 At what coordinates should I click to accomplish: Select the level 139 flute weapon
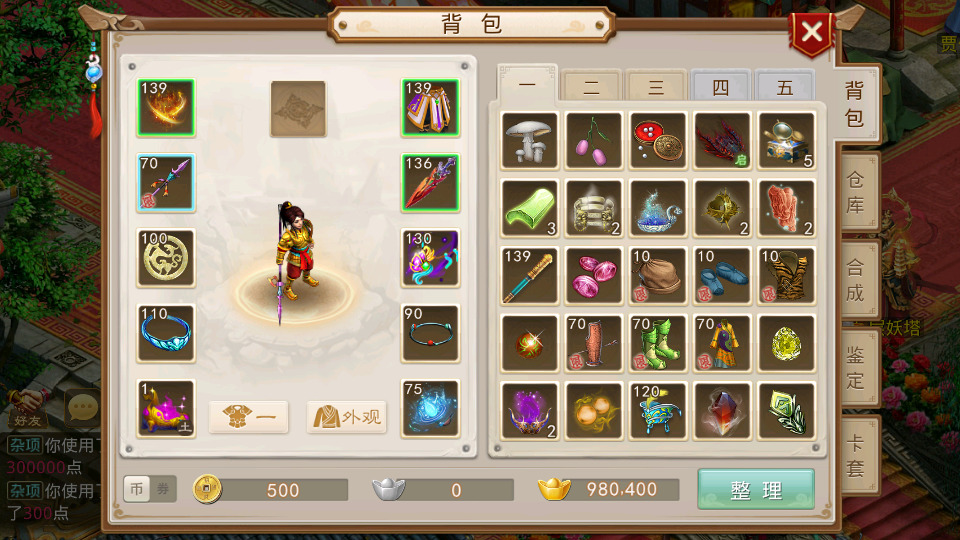point(530,276)
